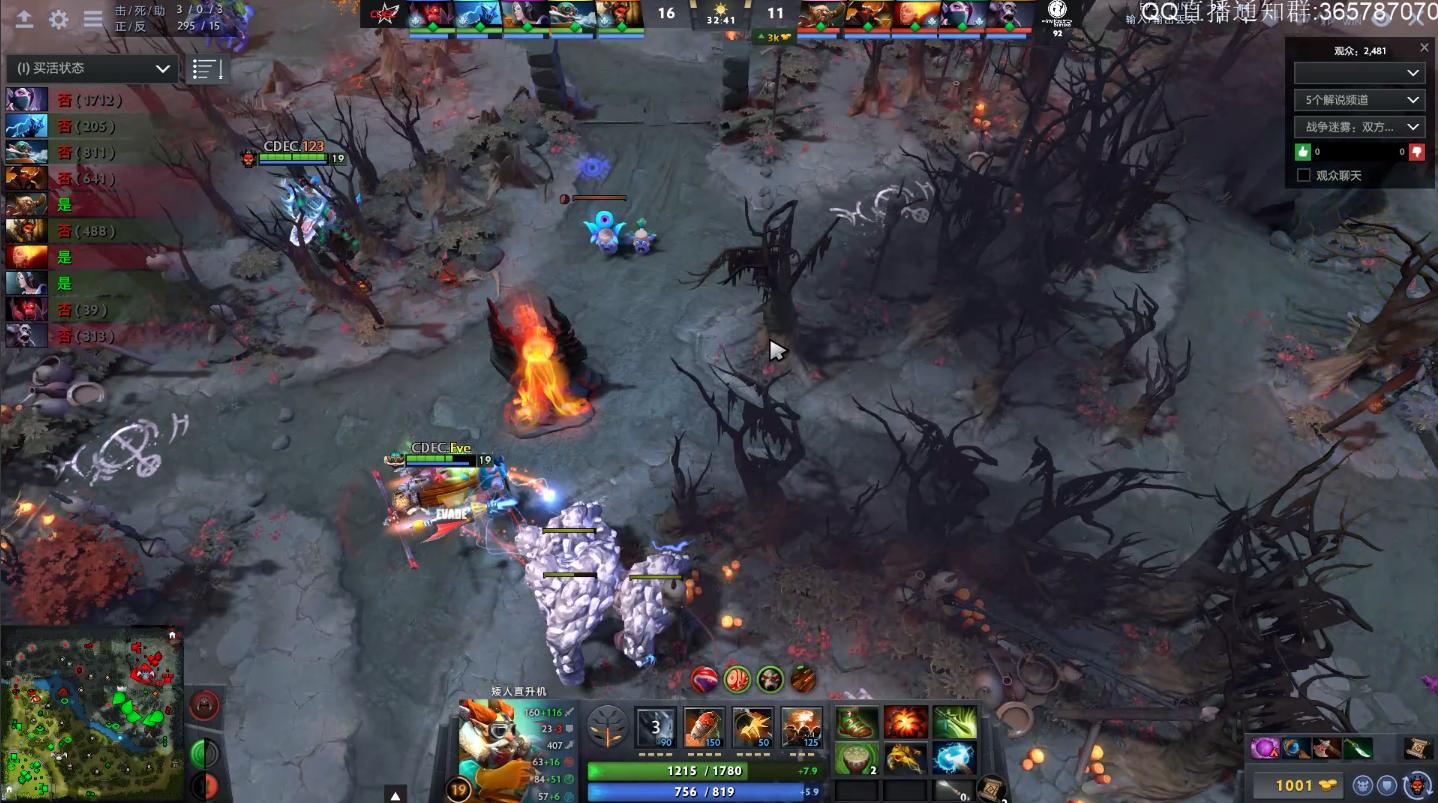Expand the 5个解说频道 caster channels dropdown
The image size is (1438, 803).
coord(1359,100)
